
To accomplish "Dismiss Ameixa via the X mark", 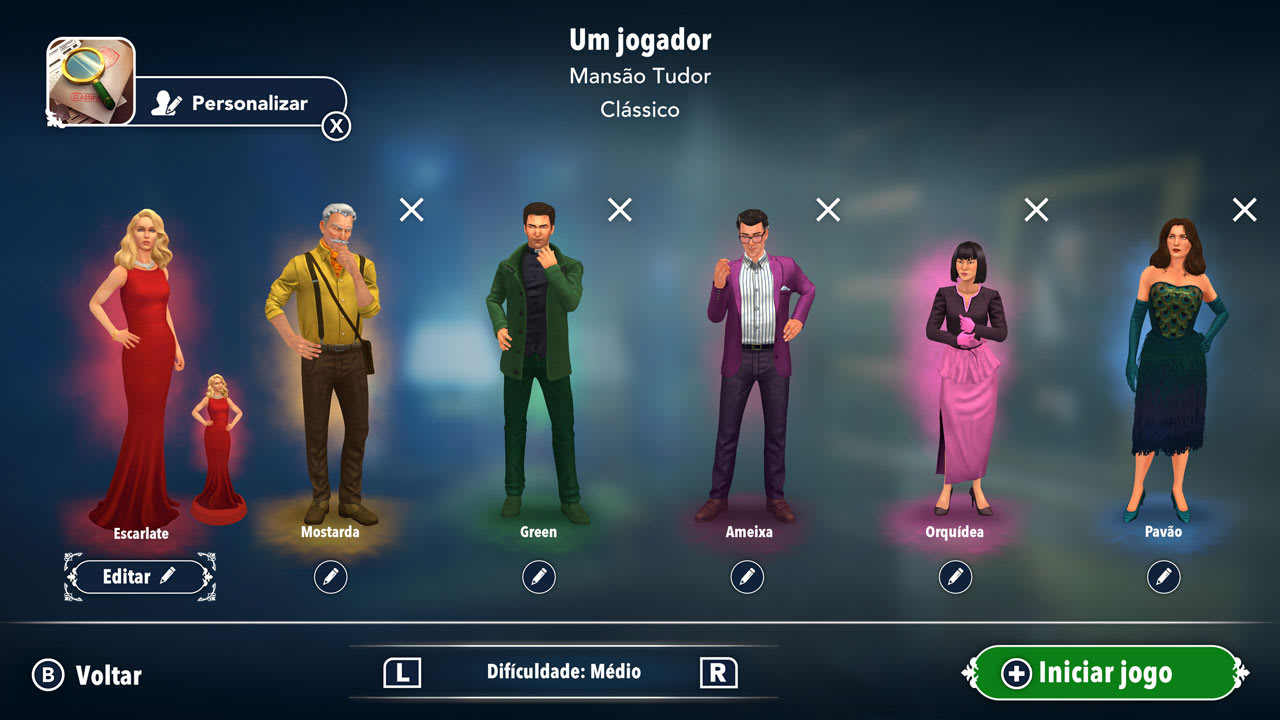I will (826, 210).
